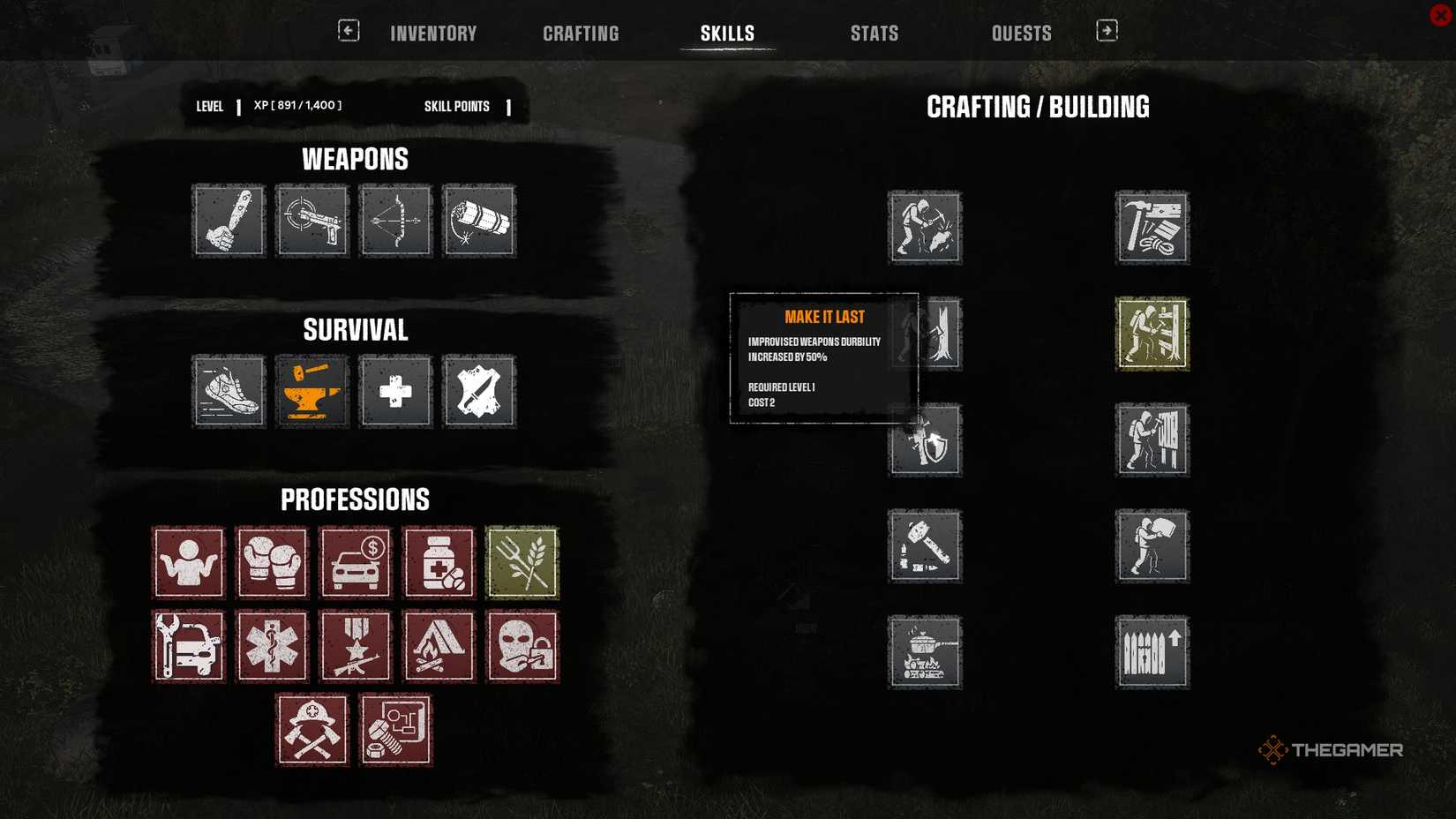
Task: Toggle the green Farming profession
Action: click(x=522, y=562)
